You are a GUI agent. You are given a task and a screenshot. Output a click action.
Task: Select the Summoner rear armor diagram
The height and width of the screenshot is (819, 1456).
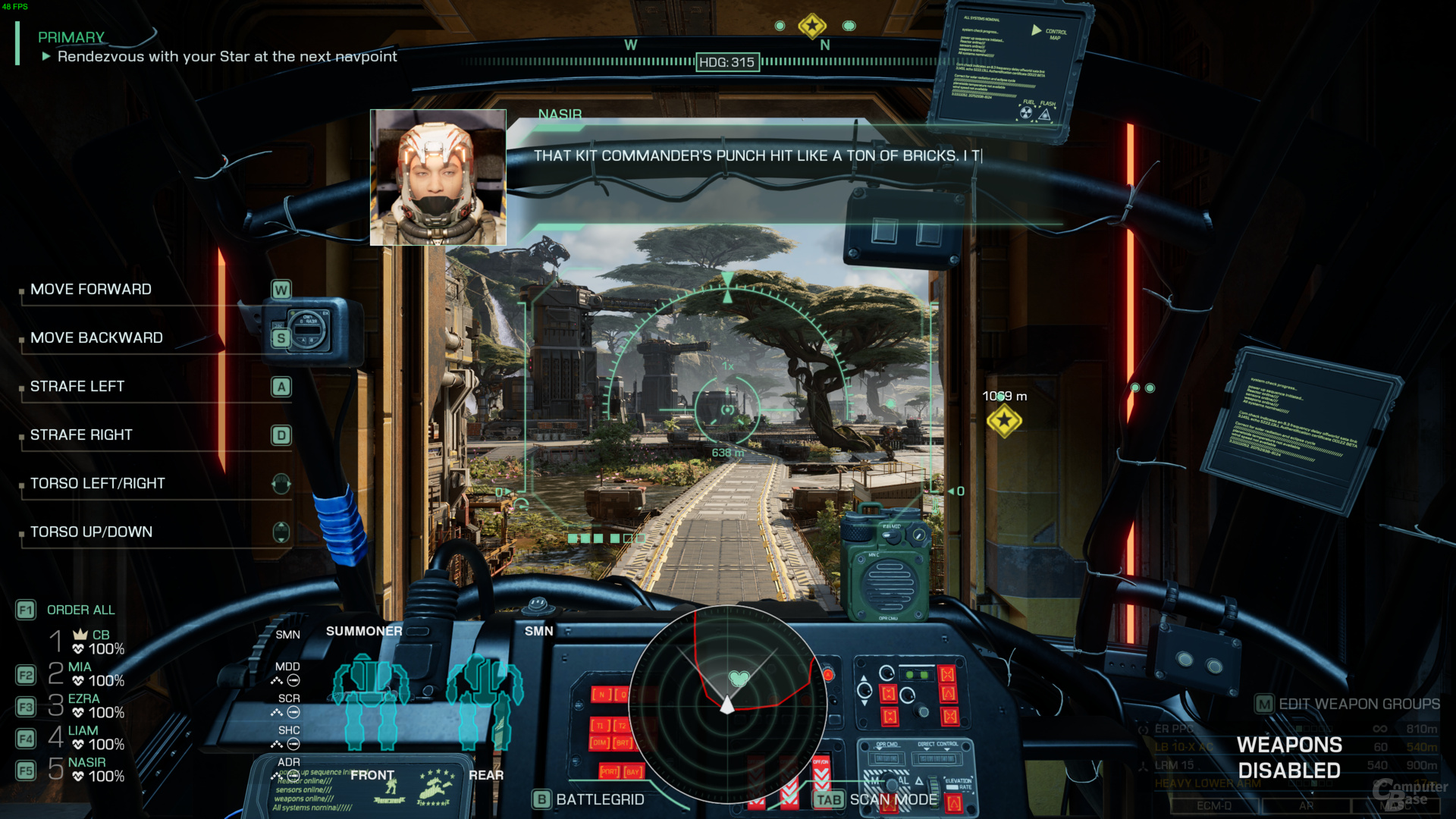pos(485,701)
